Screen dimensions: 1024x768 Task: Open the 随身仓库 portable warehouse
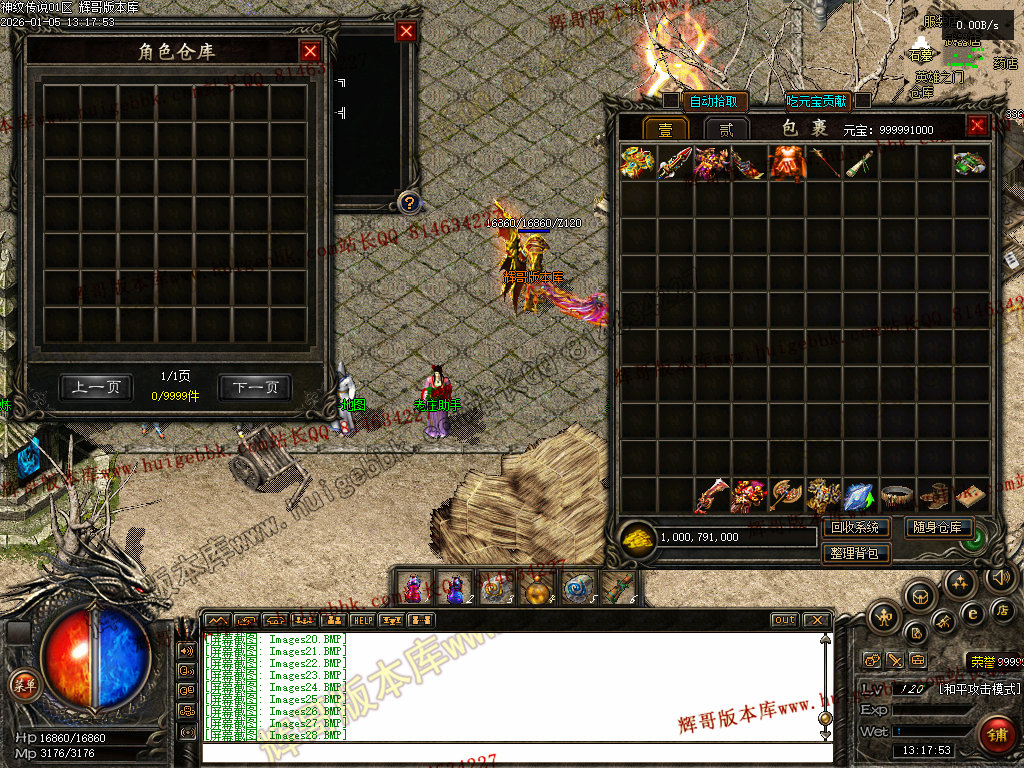click(938, 527)
